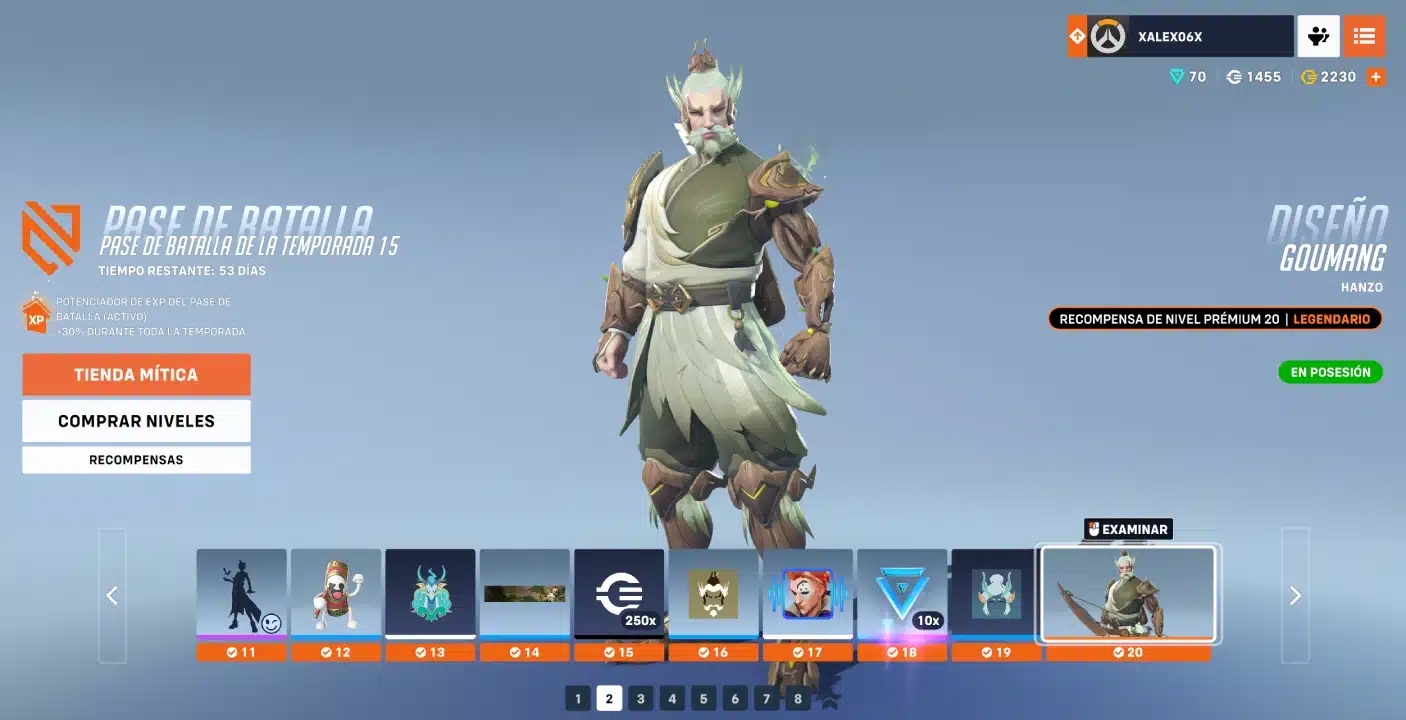
Task: Open the Recompensas list
Action: (136, 460)
